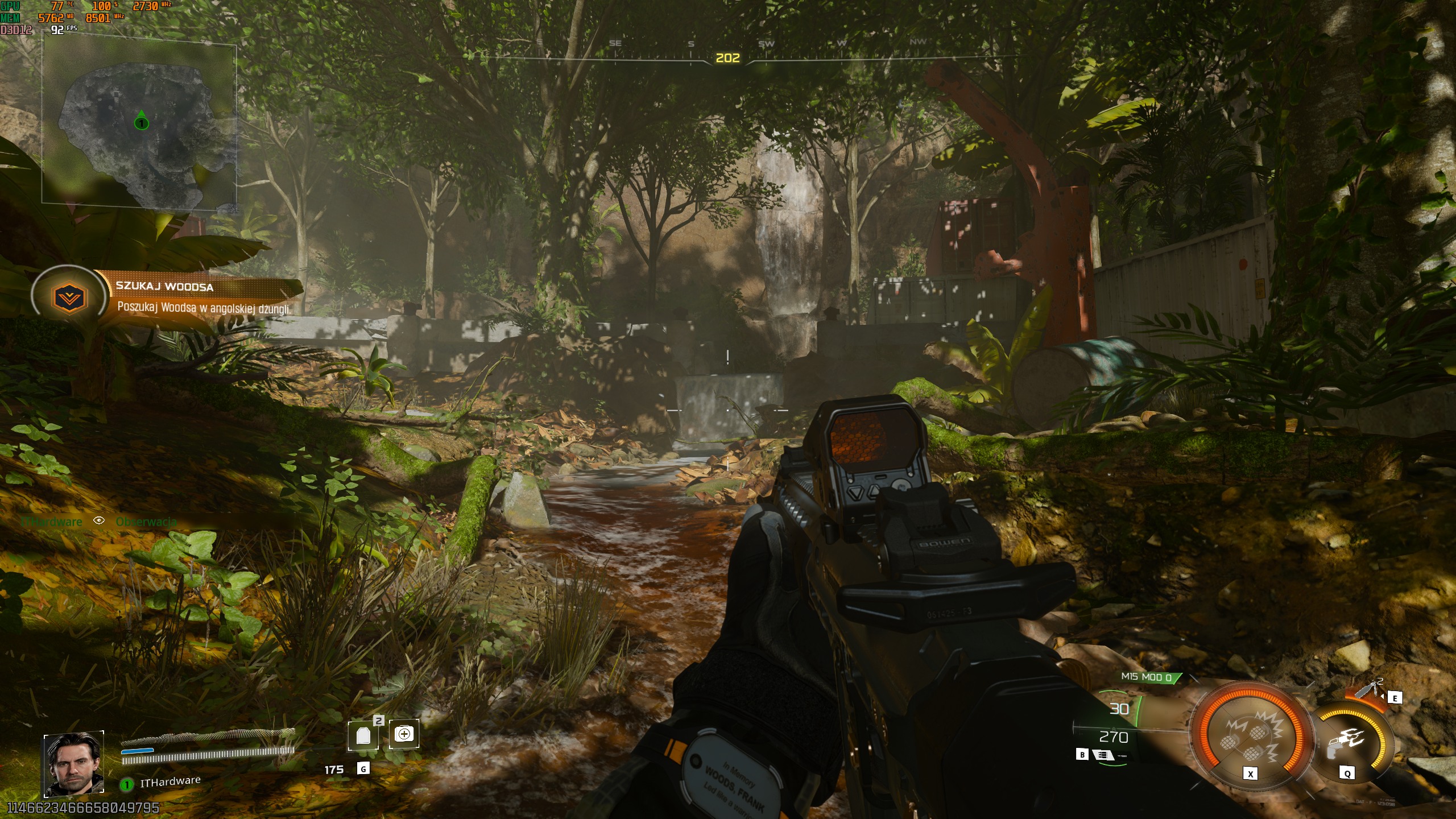Select the medkit item slot
This screenshot has width=1456, height=819.
404,734
